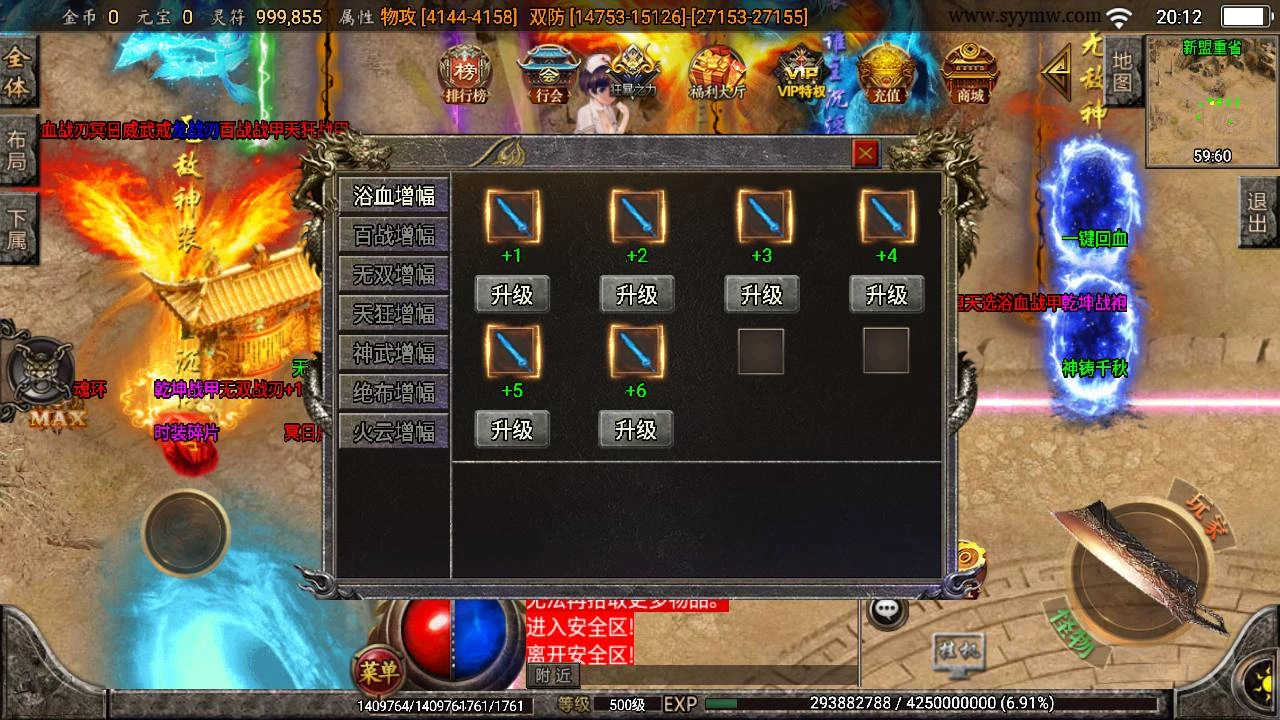This screenshot has height=720, width=1280.
Task: Click the minimap in the corner
Action: click(x=1211, y=101)
